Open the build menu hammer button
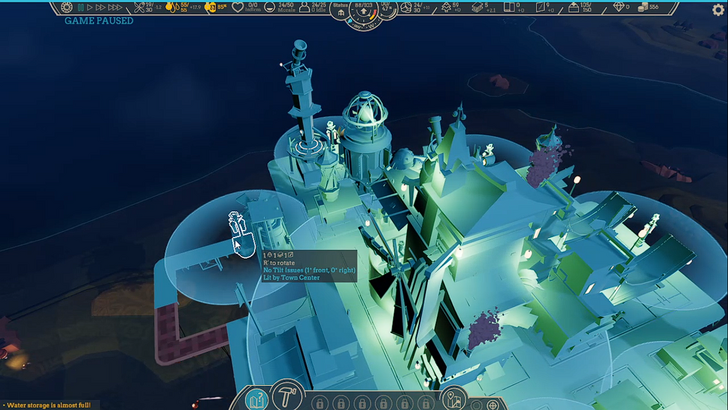This screenshot has height=410, width=728. [x=288, y=396]
